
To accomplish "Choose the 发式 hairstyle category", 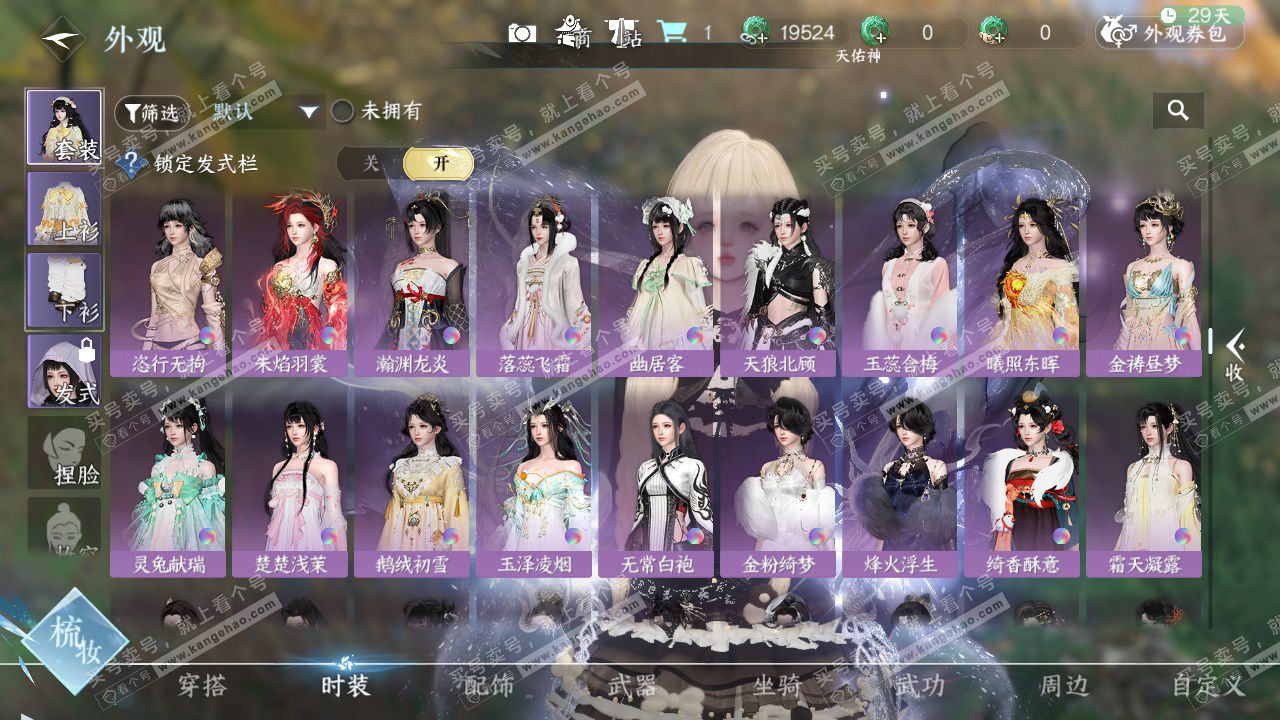I will 64,371.
